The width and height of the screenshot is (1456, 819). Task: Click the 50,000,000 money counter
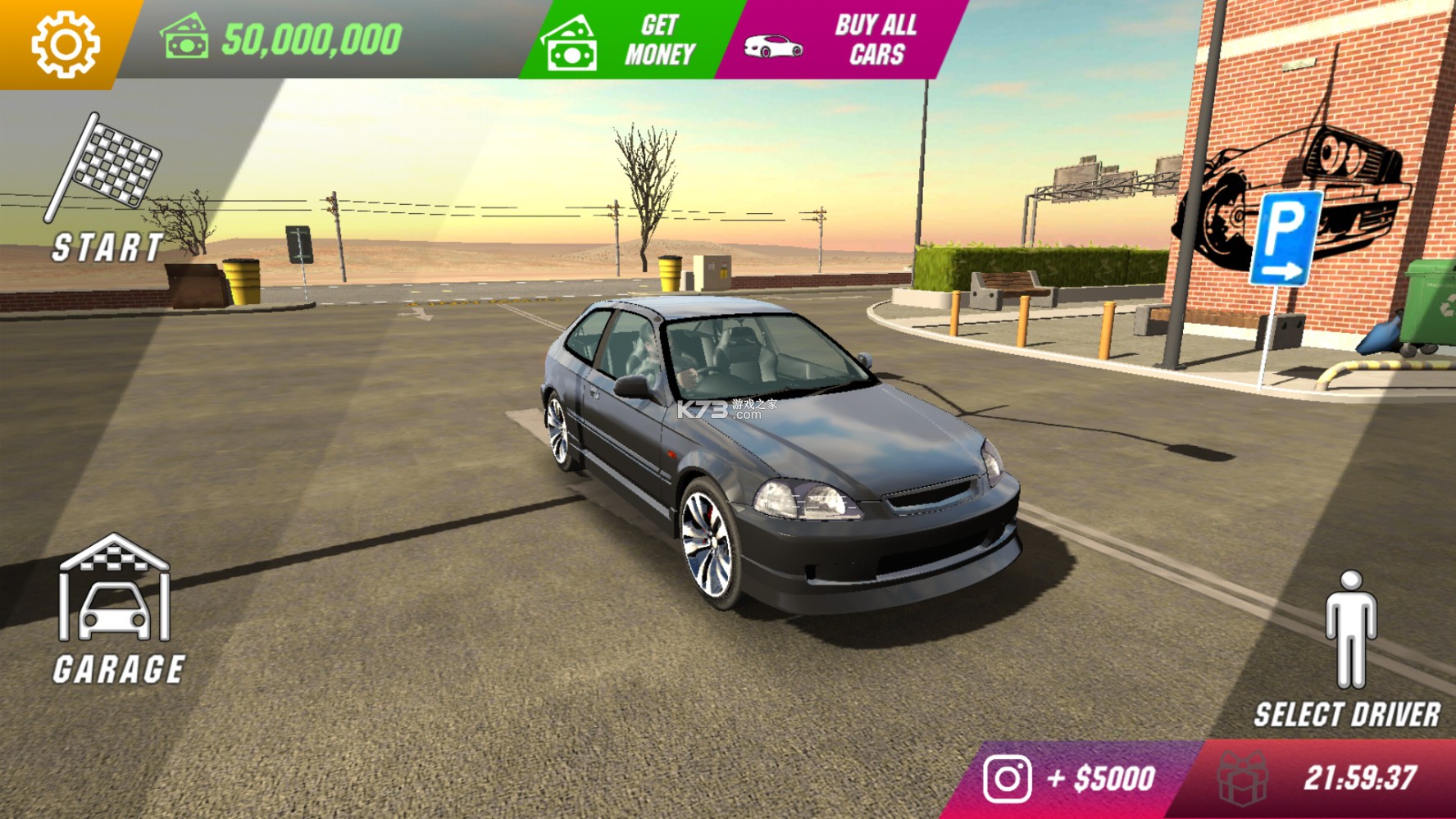click(310, 37)
